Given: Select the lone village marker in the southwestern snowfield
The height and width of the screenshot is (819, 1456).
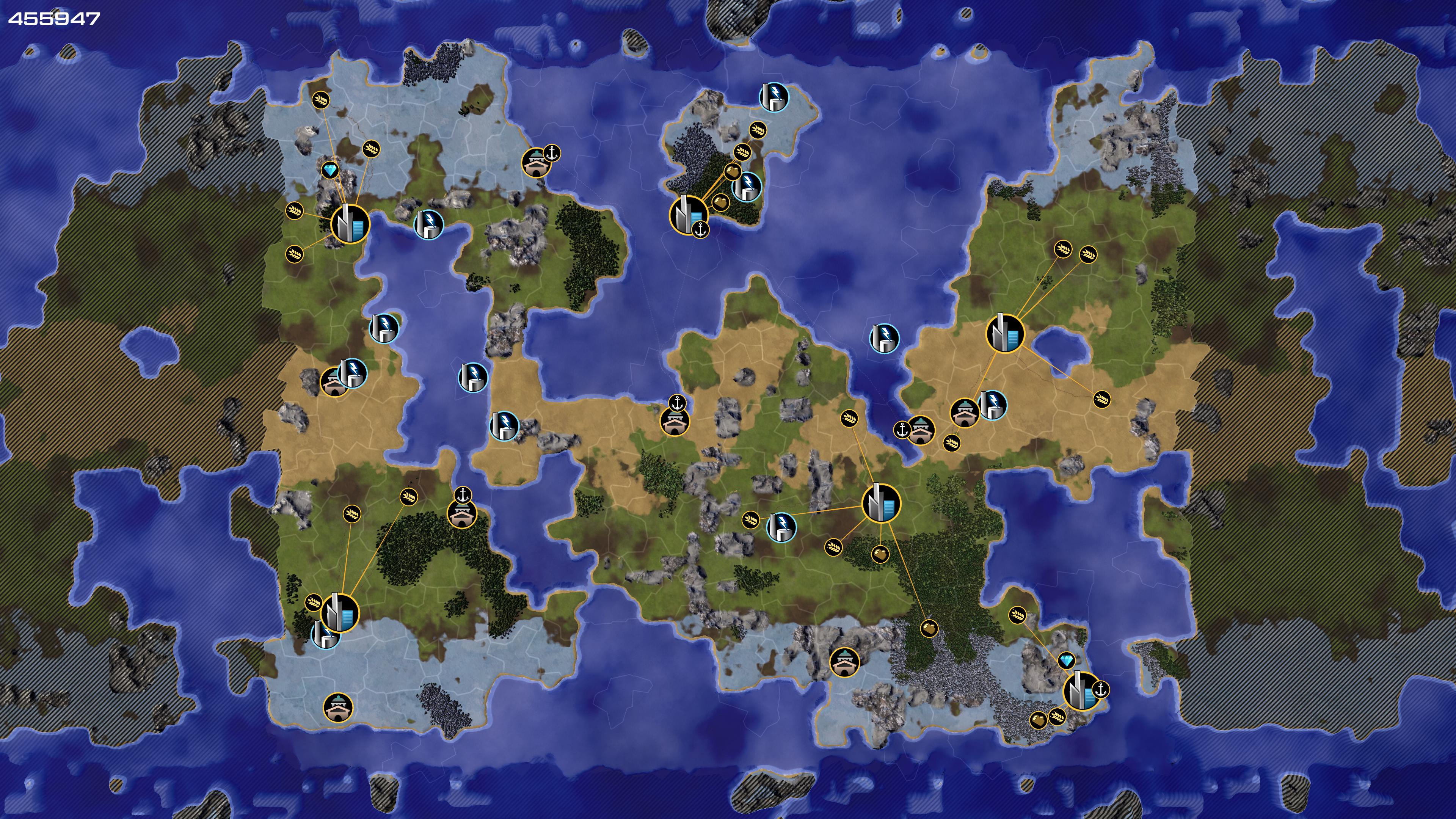Looking at the screenshot, I should [338, 706].
